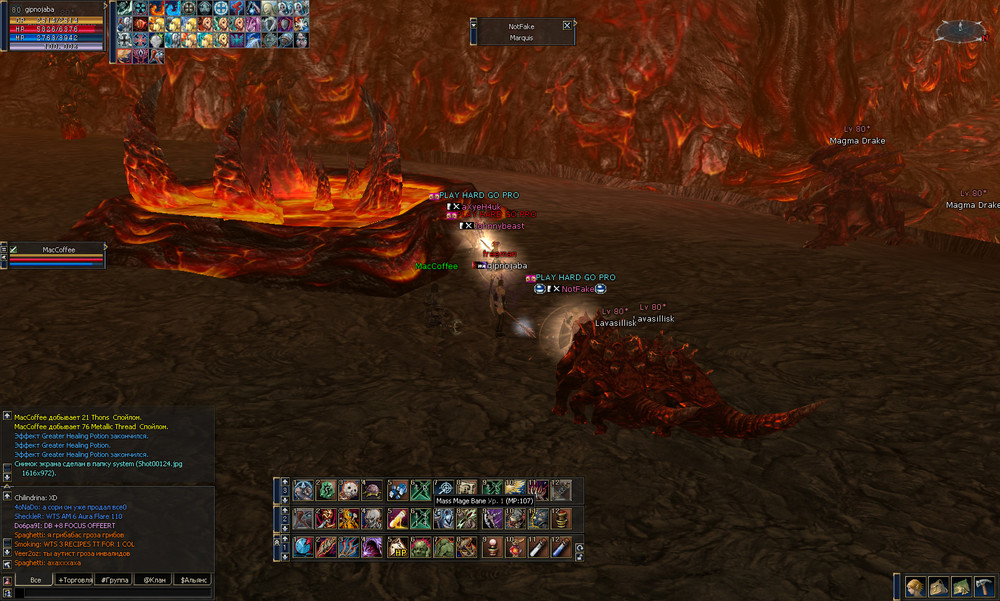1000x601 pixels.
Task: Open the inventory bag icon
Action: (x=938, y=587)
